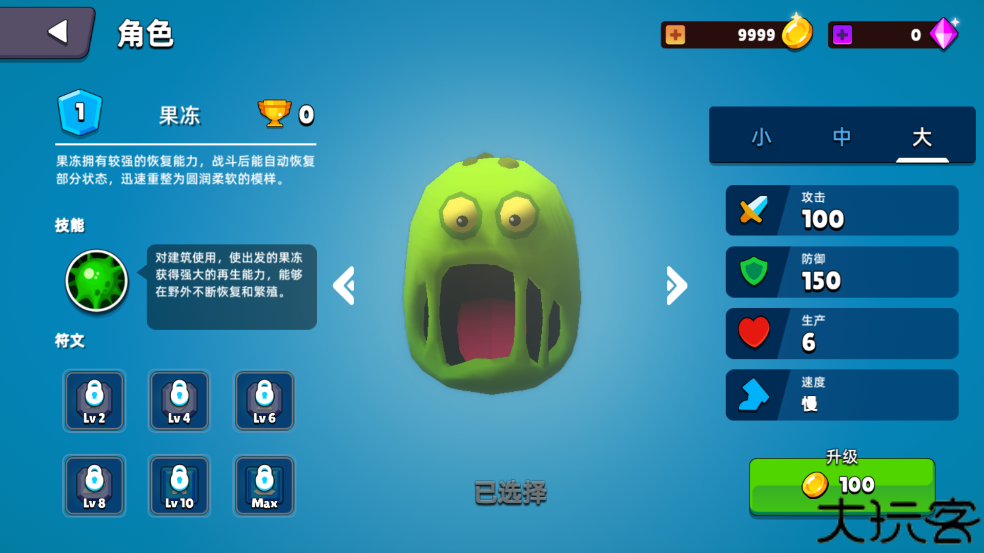
Task: Tap the locked Lv 10 rune slot
Action: tap(179, 486)
